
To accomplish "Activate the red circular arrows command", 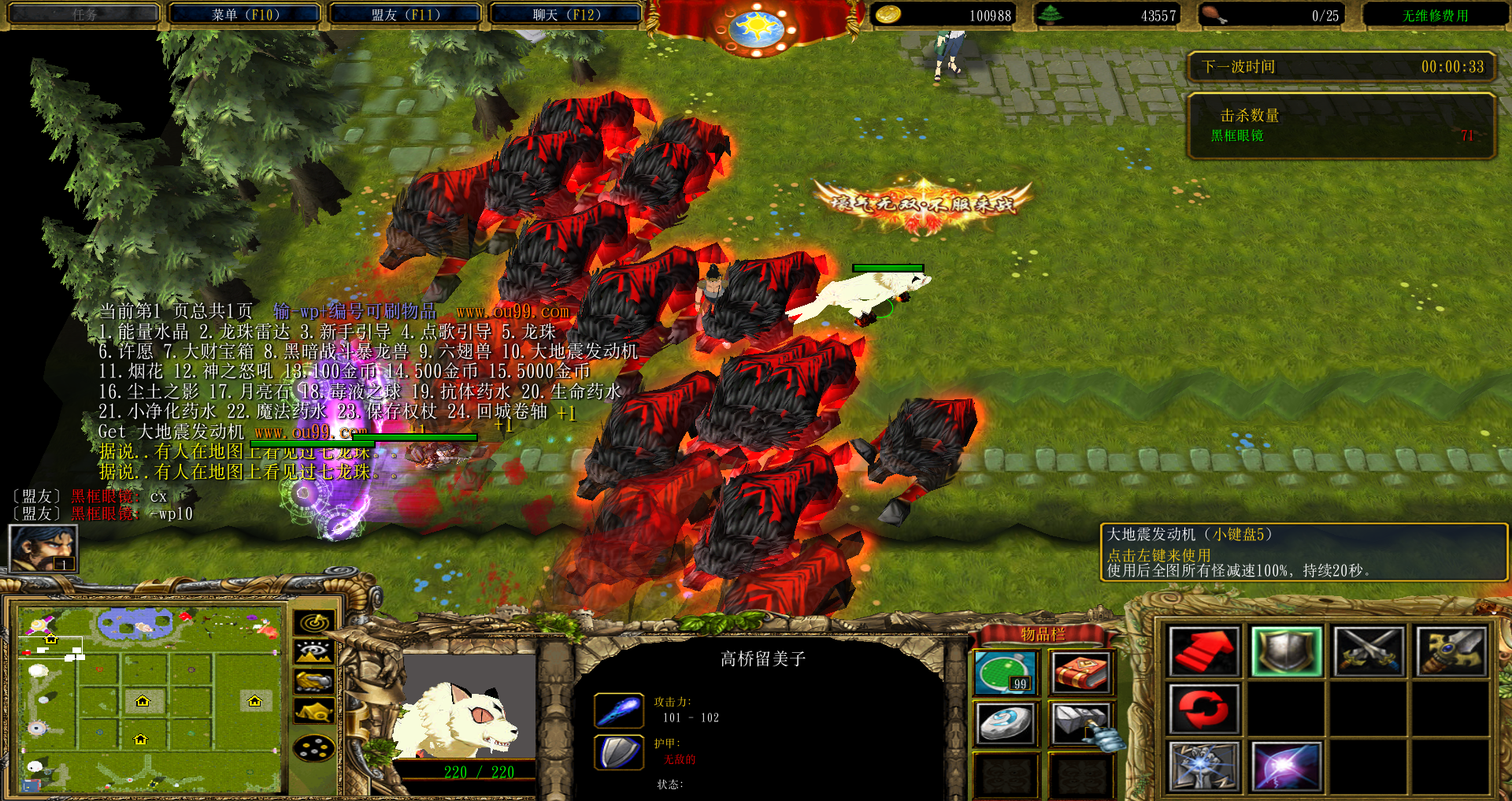I will coord(1203,708).
